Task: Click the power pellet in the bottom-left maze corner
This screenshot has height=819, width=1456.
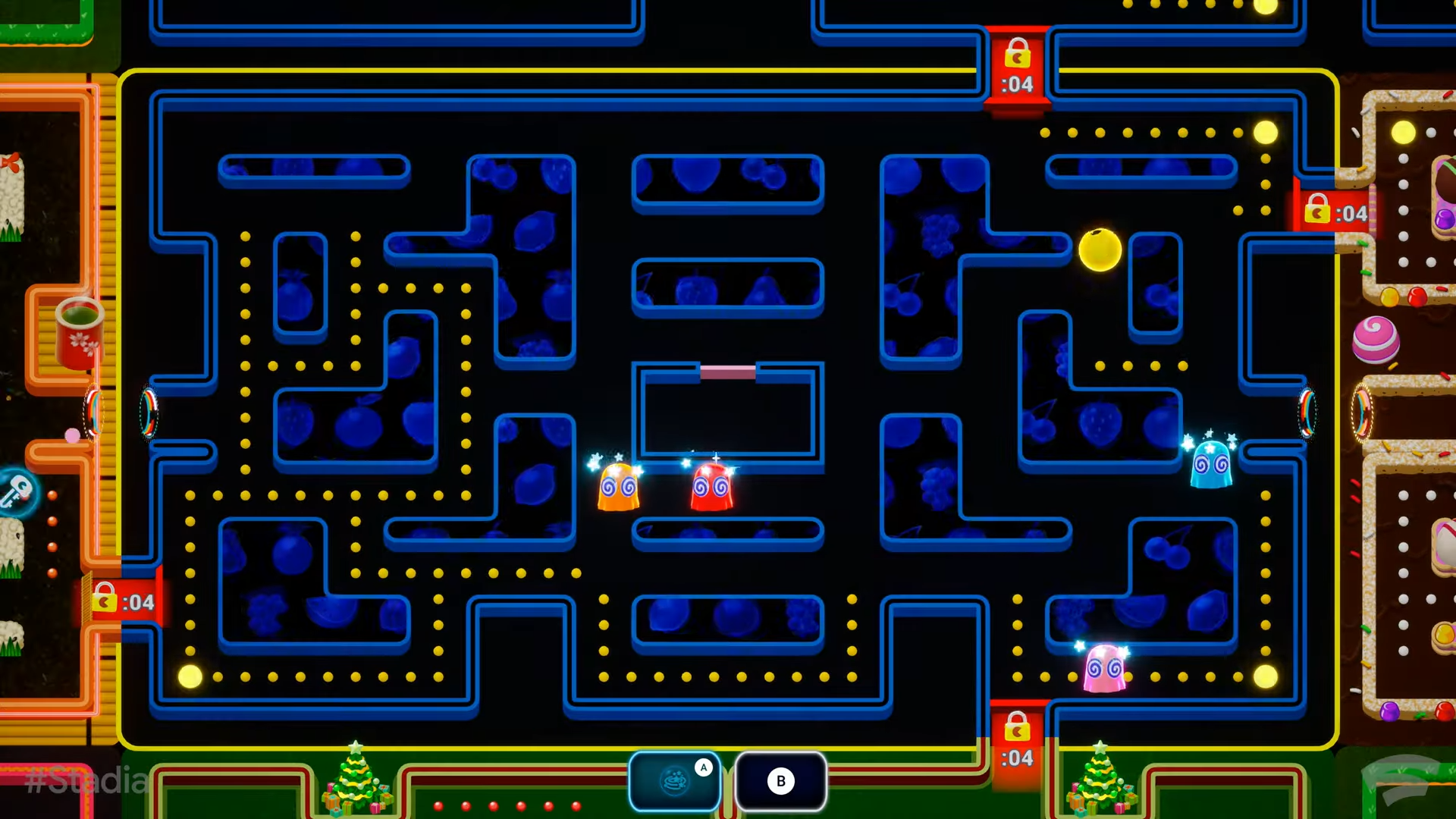Action: click(190, 676)
